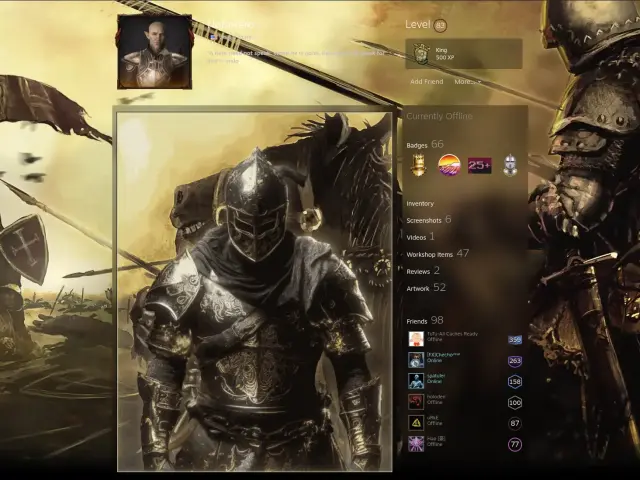Open the More dropdown menu
The image size is (640, 480).
(467, 81)
